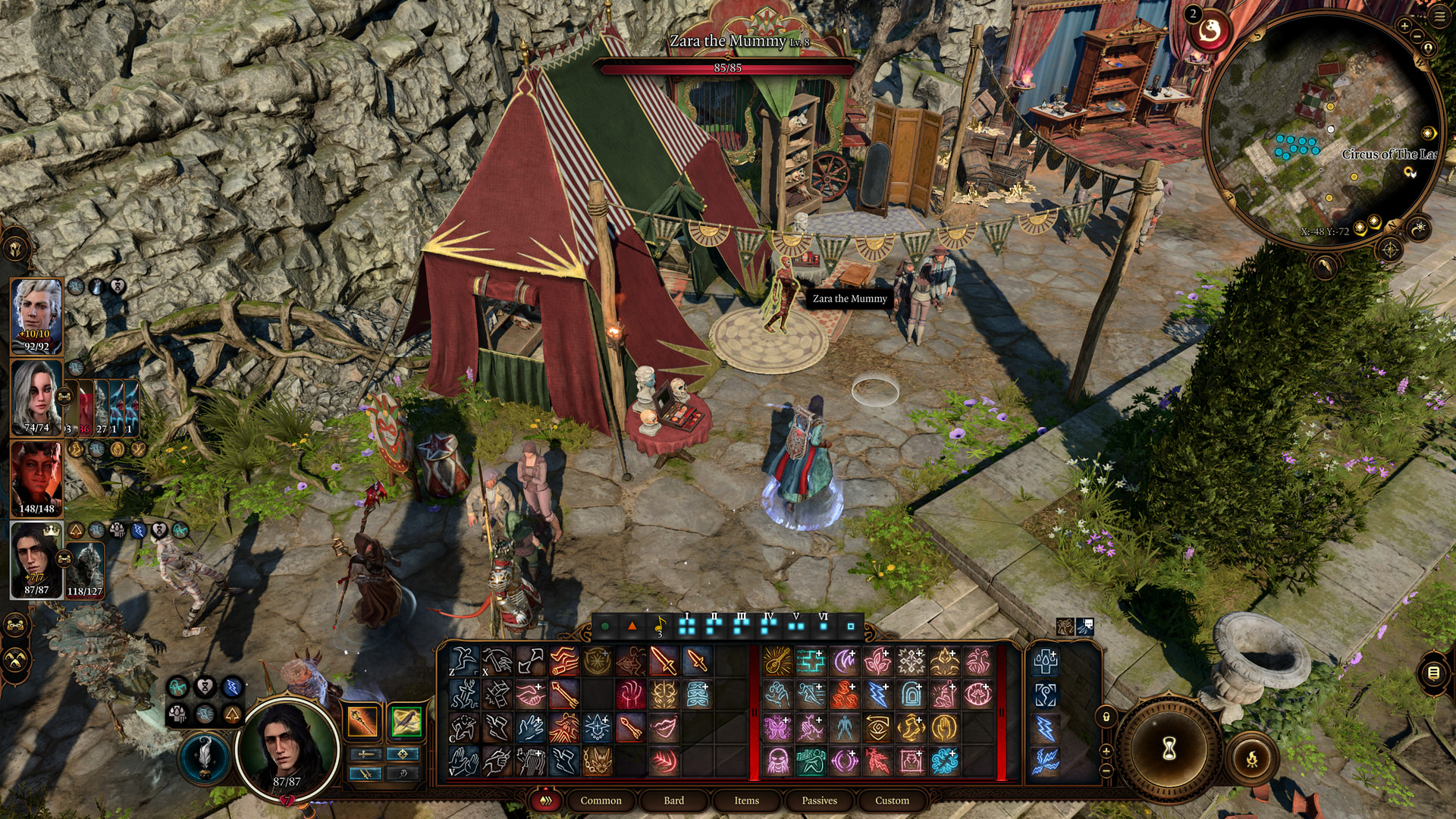Select the white-haired male companion portrait

coord(36,315)
